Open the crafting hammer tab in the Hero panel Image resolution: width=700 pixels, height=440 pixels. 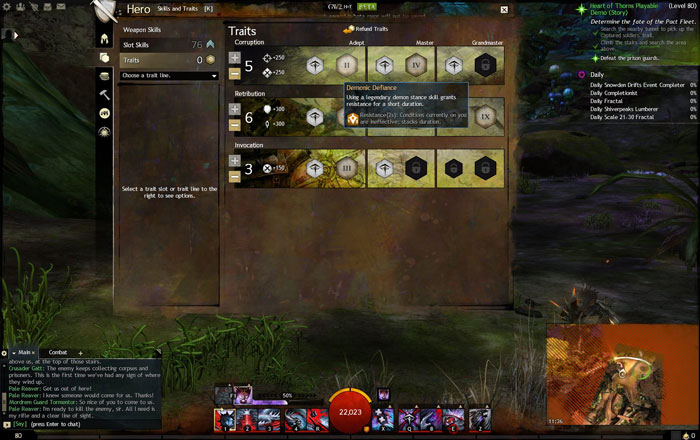(x=104, y=94)
